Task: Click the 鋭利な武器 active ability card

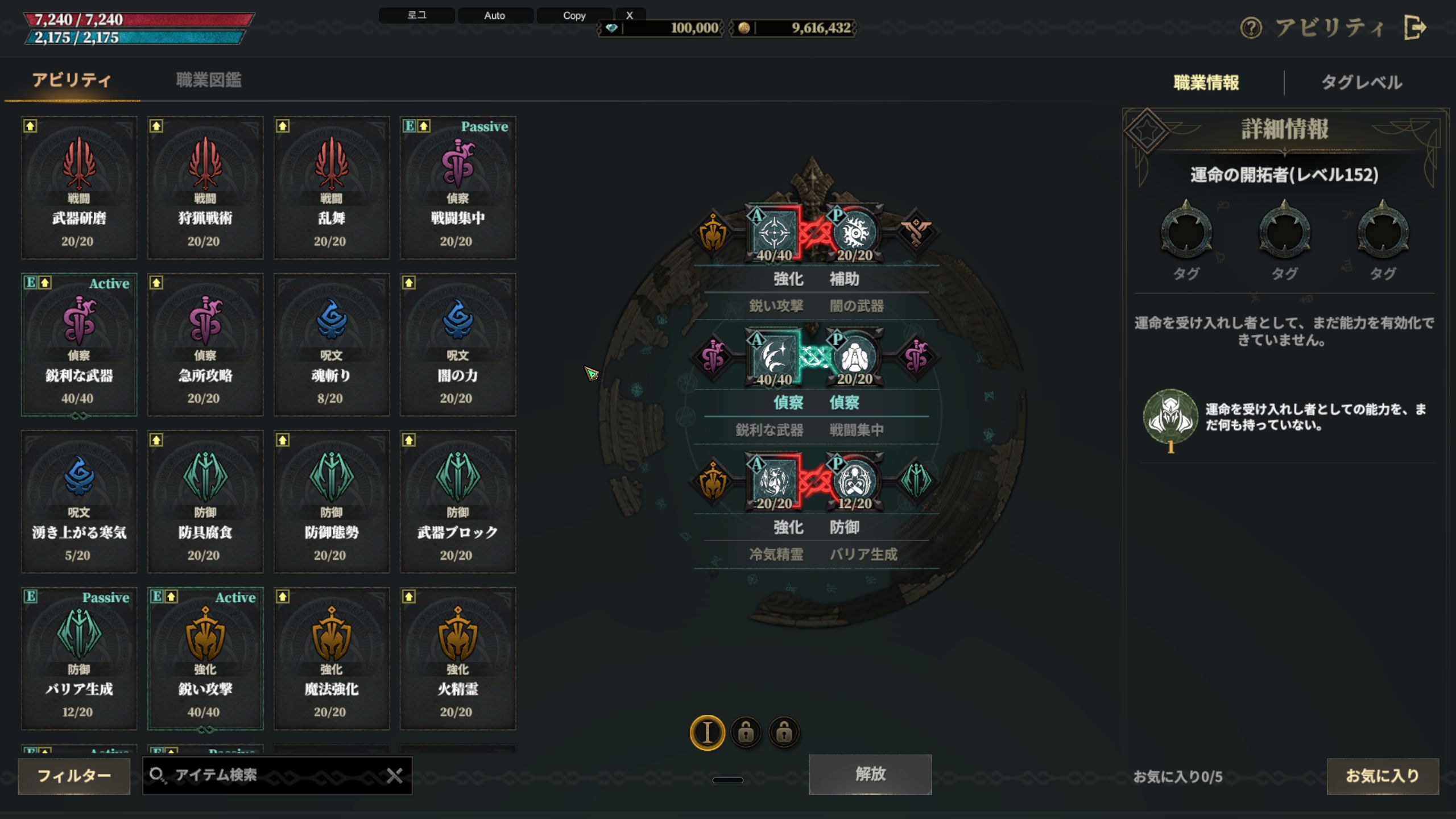Action: [79, 345]
